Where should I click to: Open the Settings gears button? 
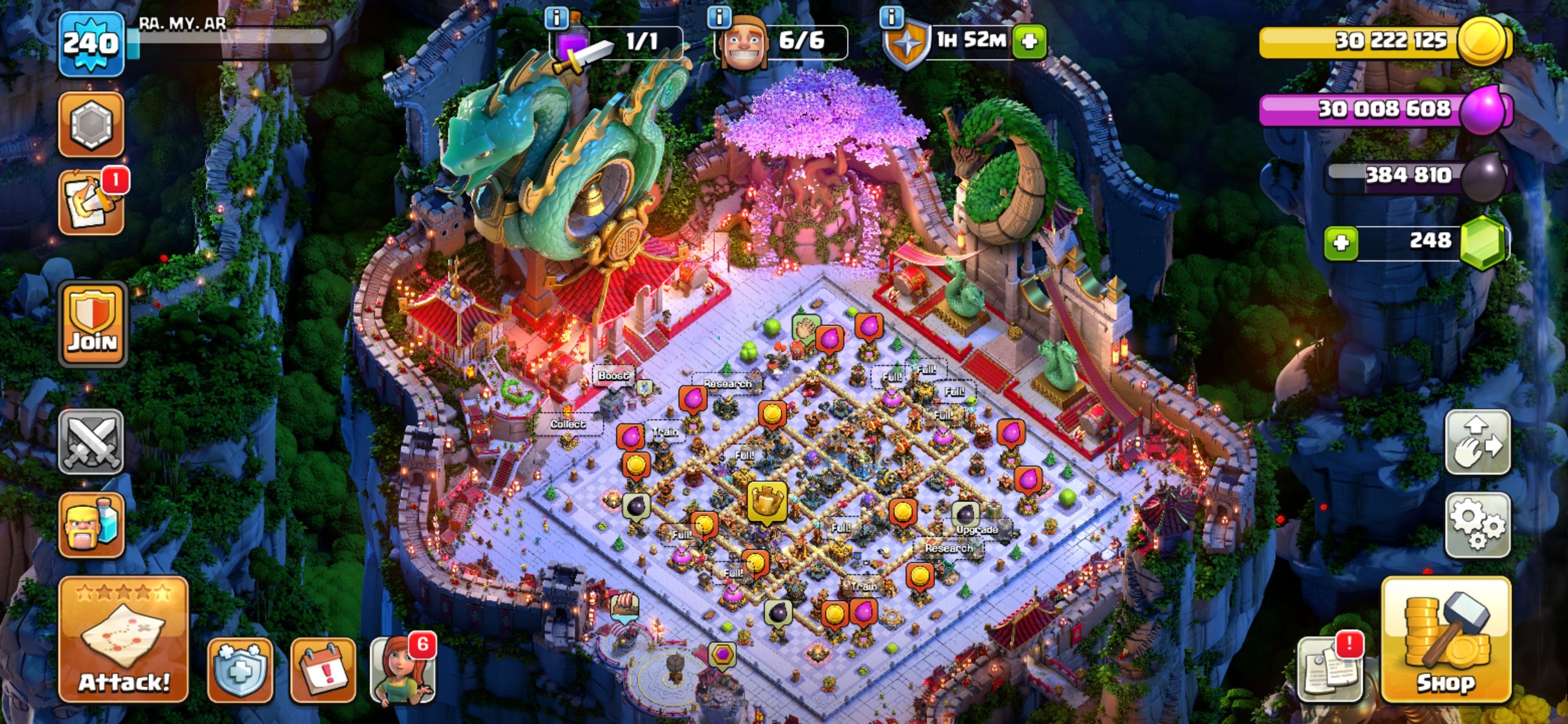click(1478, 525)
